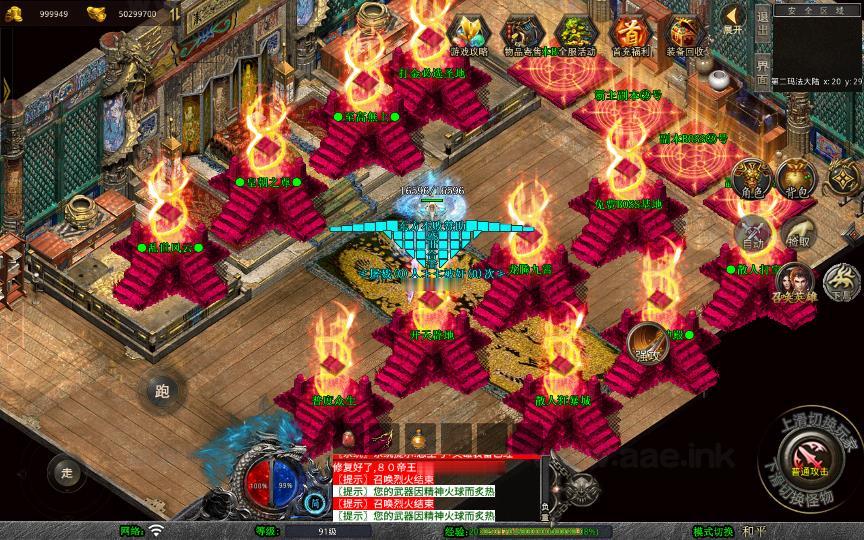Click the 展开 expand arrow
Screen dimensions: 864x540
(733, 22)
